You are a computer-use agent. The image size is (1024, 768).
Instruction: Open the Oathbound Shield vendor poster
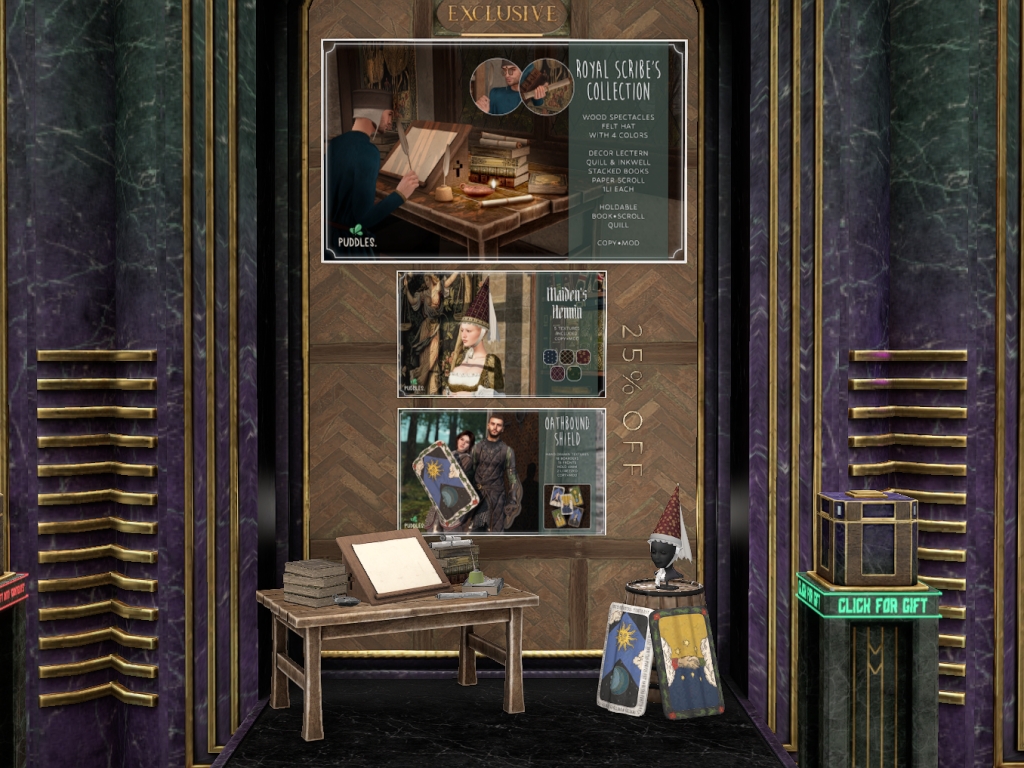pyautogui.click(x=501, y=471)
